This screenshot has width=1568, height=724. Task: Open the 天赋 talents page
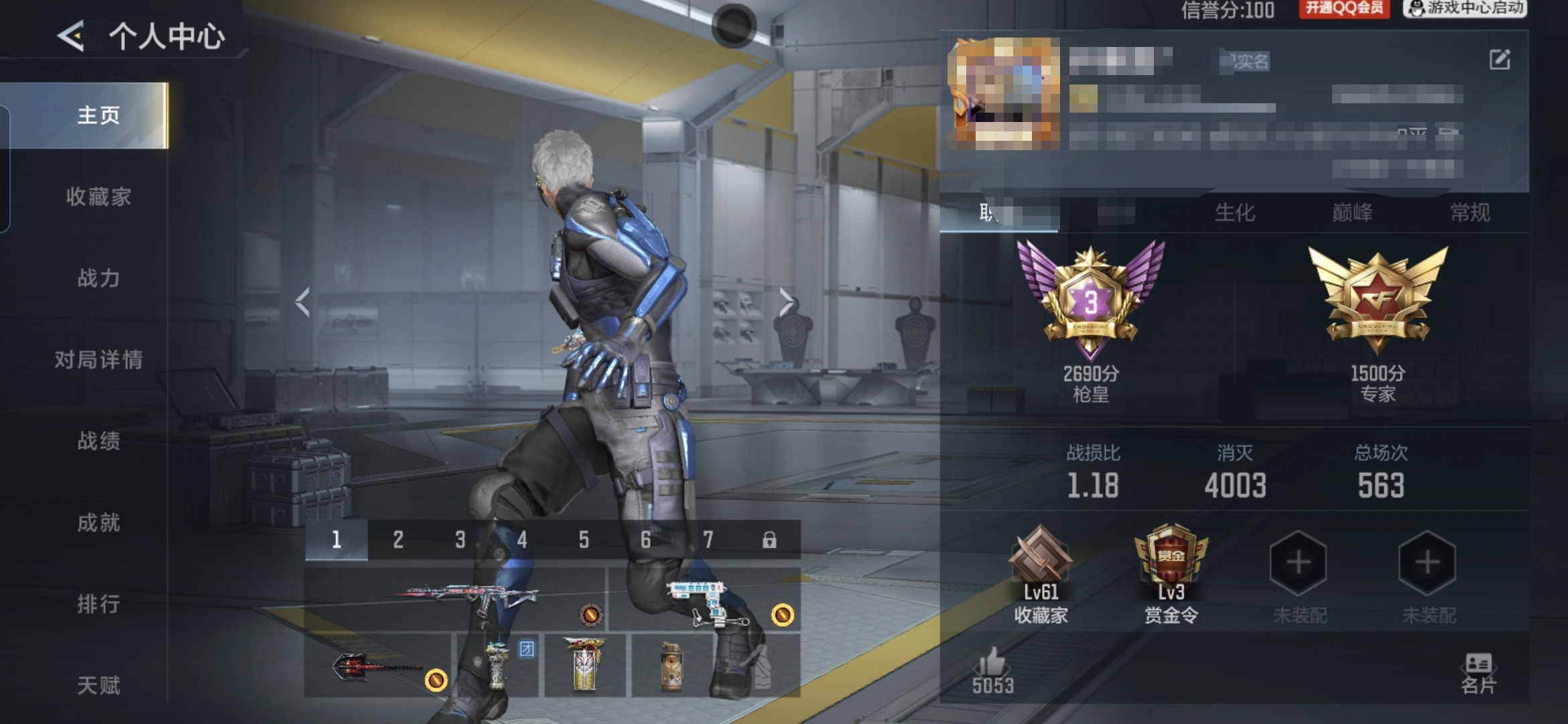pos(99,685)
